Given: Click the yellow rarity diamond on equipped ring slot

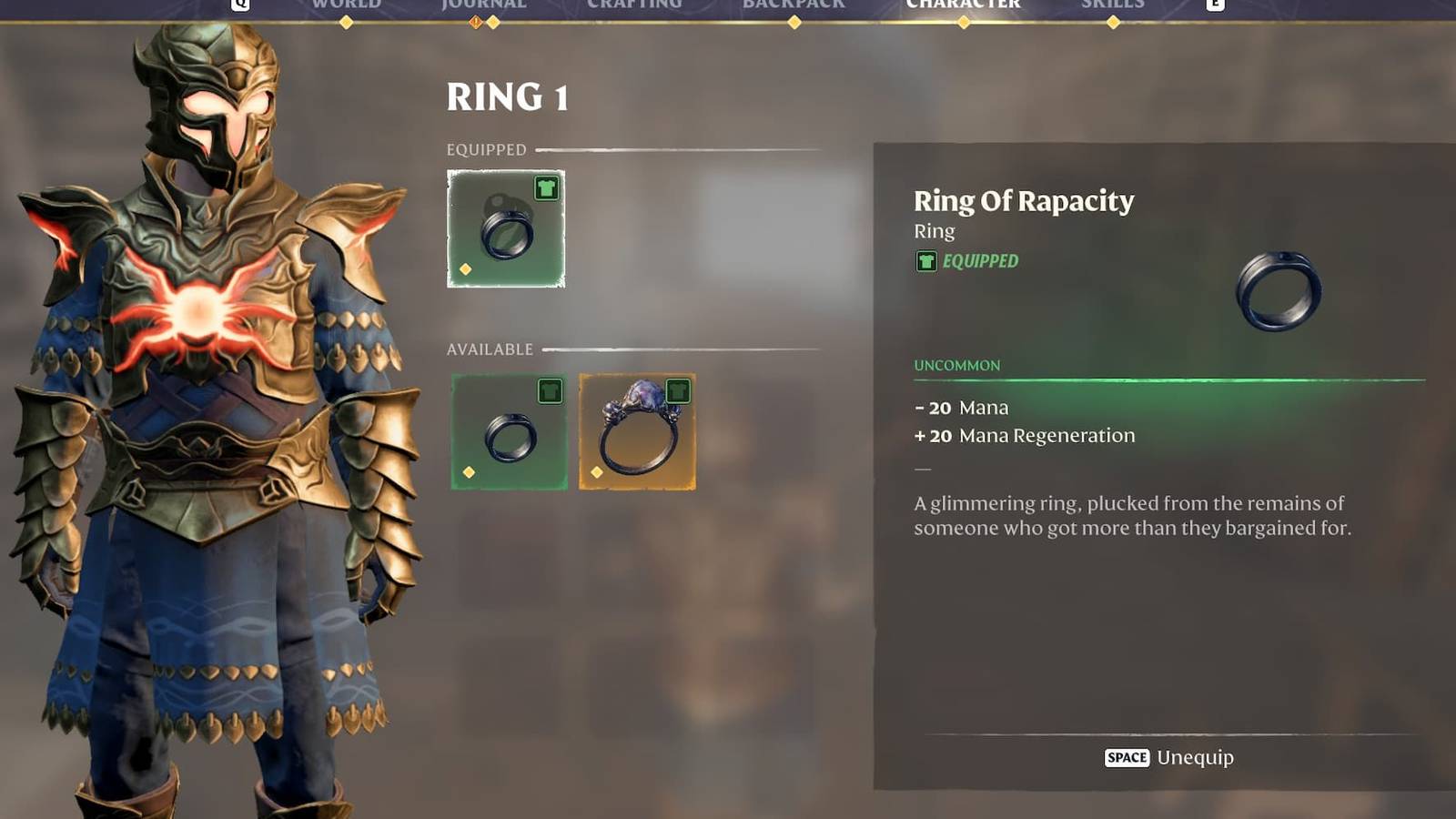Looking at the screenshot, I should point(468,268).
